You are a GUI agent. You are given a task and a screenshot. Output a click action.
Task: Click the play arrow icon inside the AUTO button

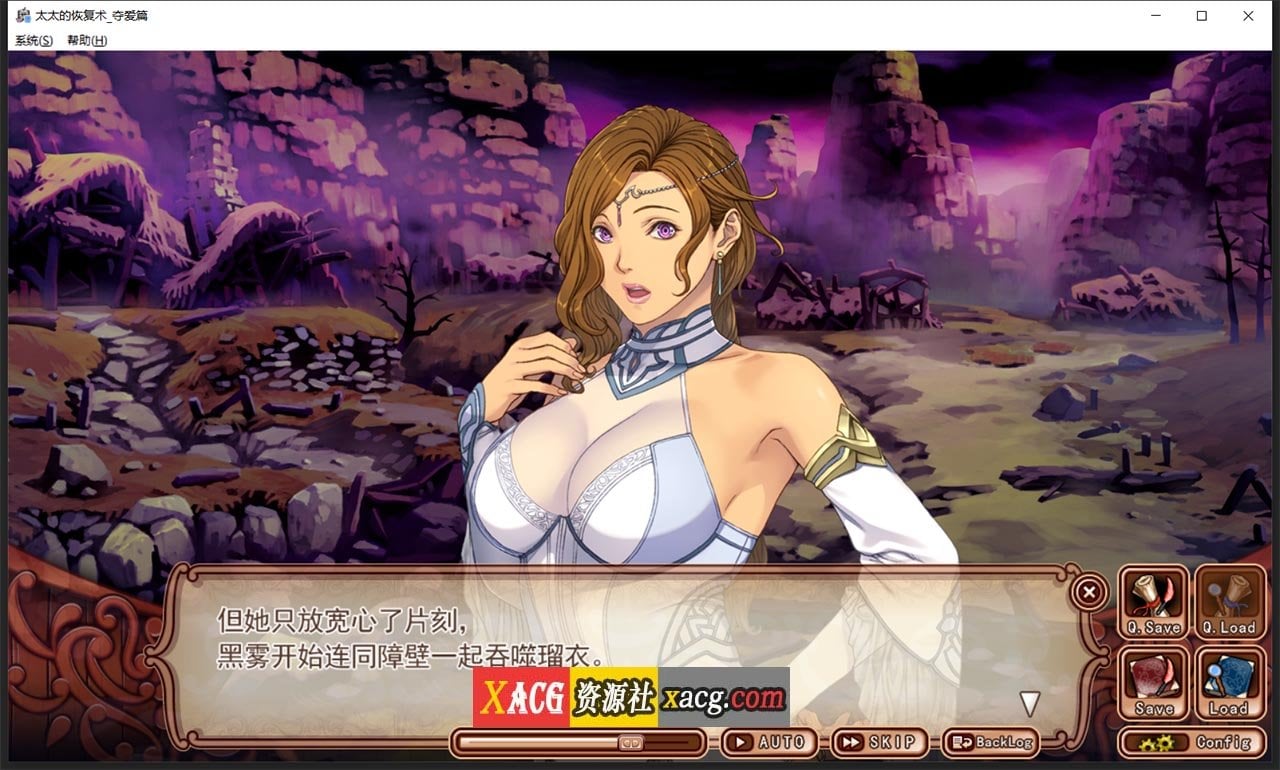[742, 742]
